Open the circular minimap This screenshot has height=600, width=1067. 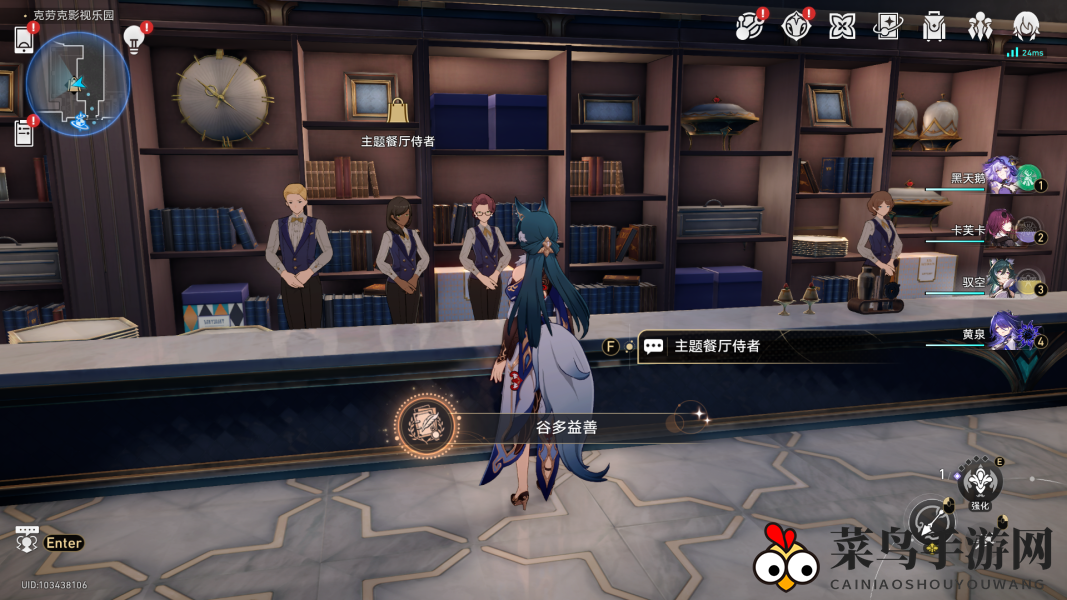[77, 84]
